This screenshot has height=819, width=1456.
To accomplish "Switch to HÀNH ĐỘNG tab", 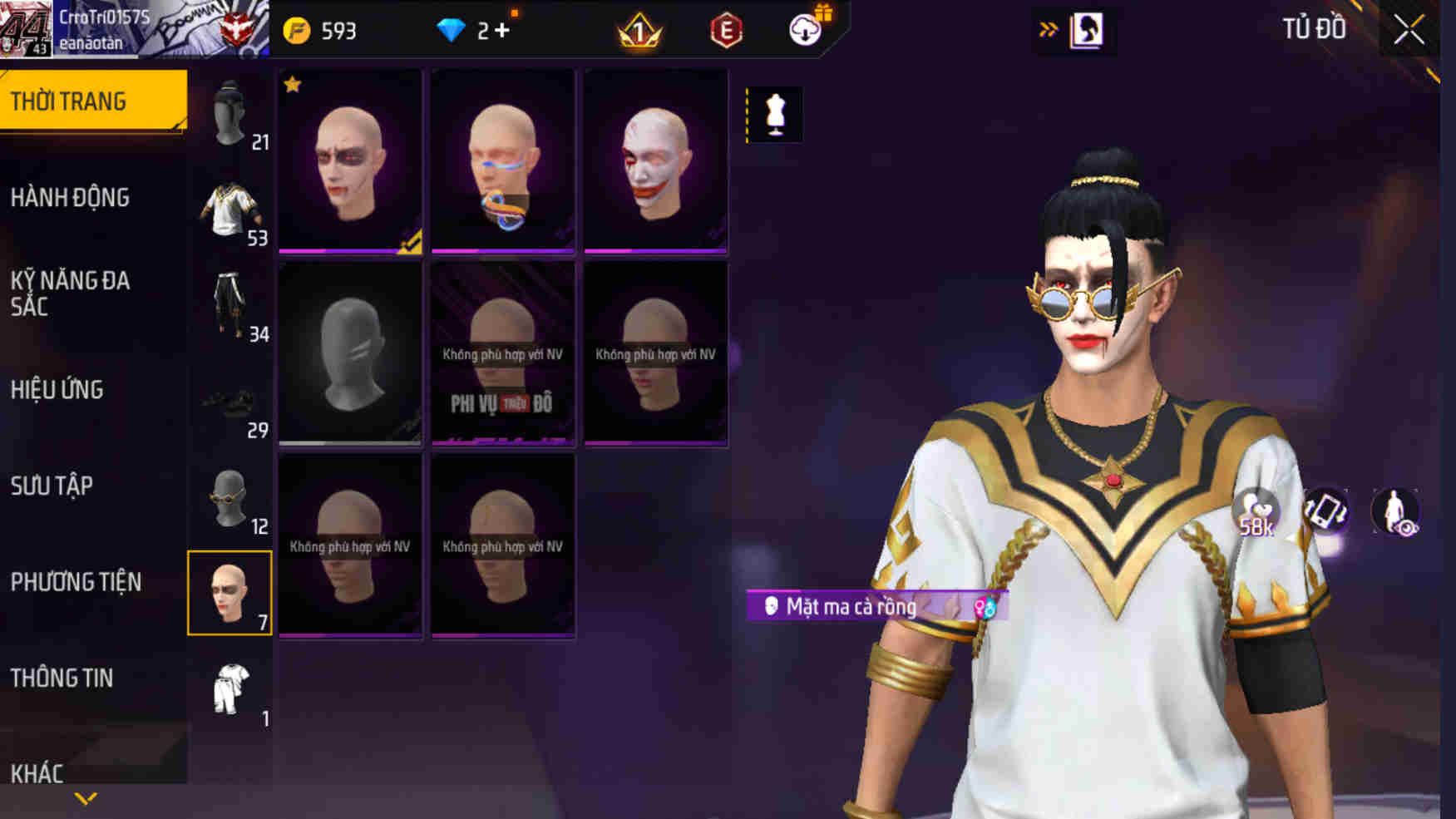I will 71,198.
